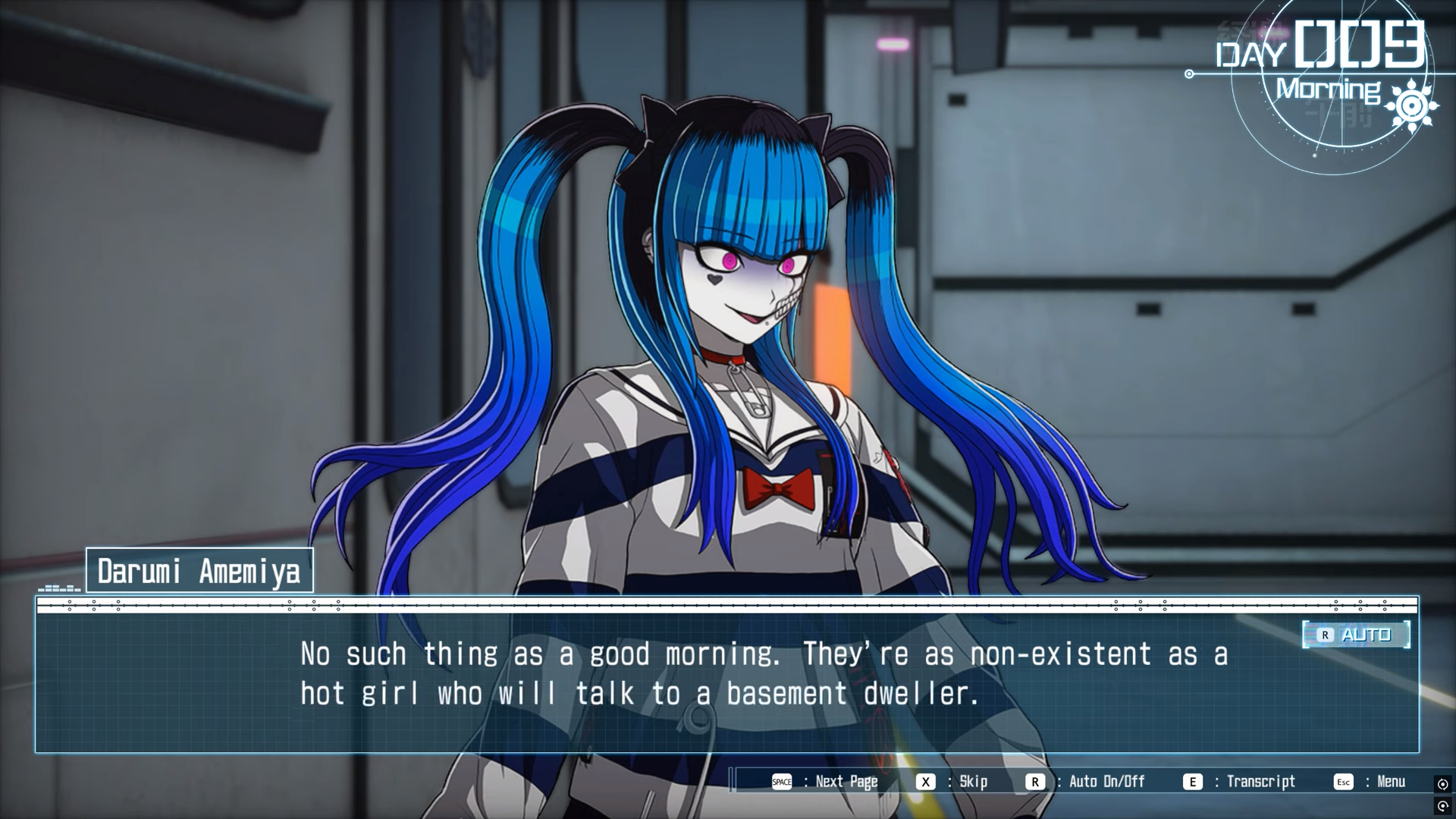The image size is (1456, 819).
Task: Toggle the AUTO mode indicator button
Action: coord(1356,635)
